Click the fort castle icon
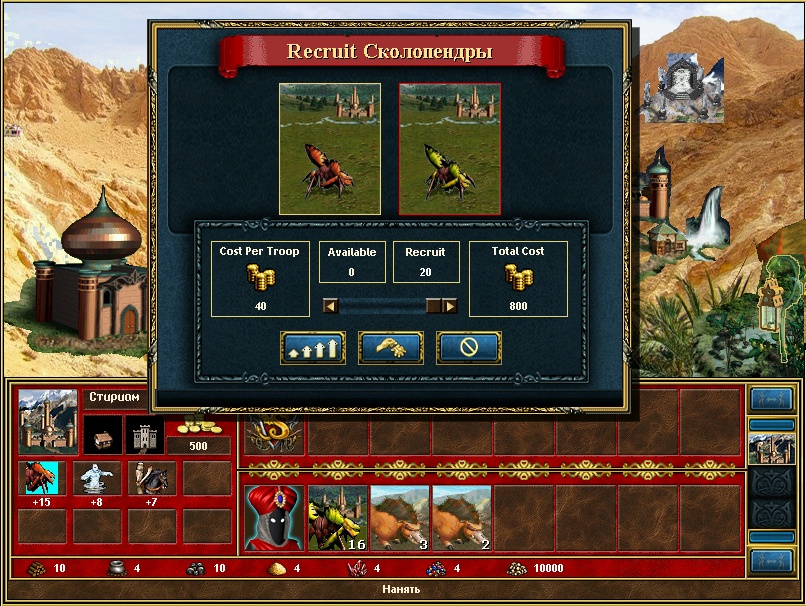Viewport: 806px width, 606px height. [144, 435]
